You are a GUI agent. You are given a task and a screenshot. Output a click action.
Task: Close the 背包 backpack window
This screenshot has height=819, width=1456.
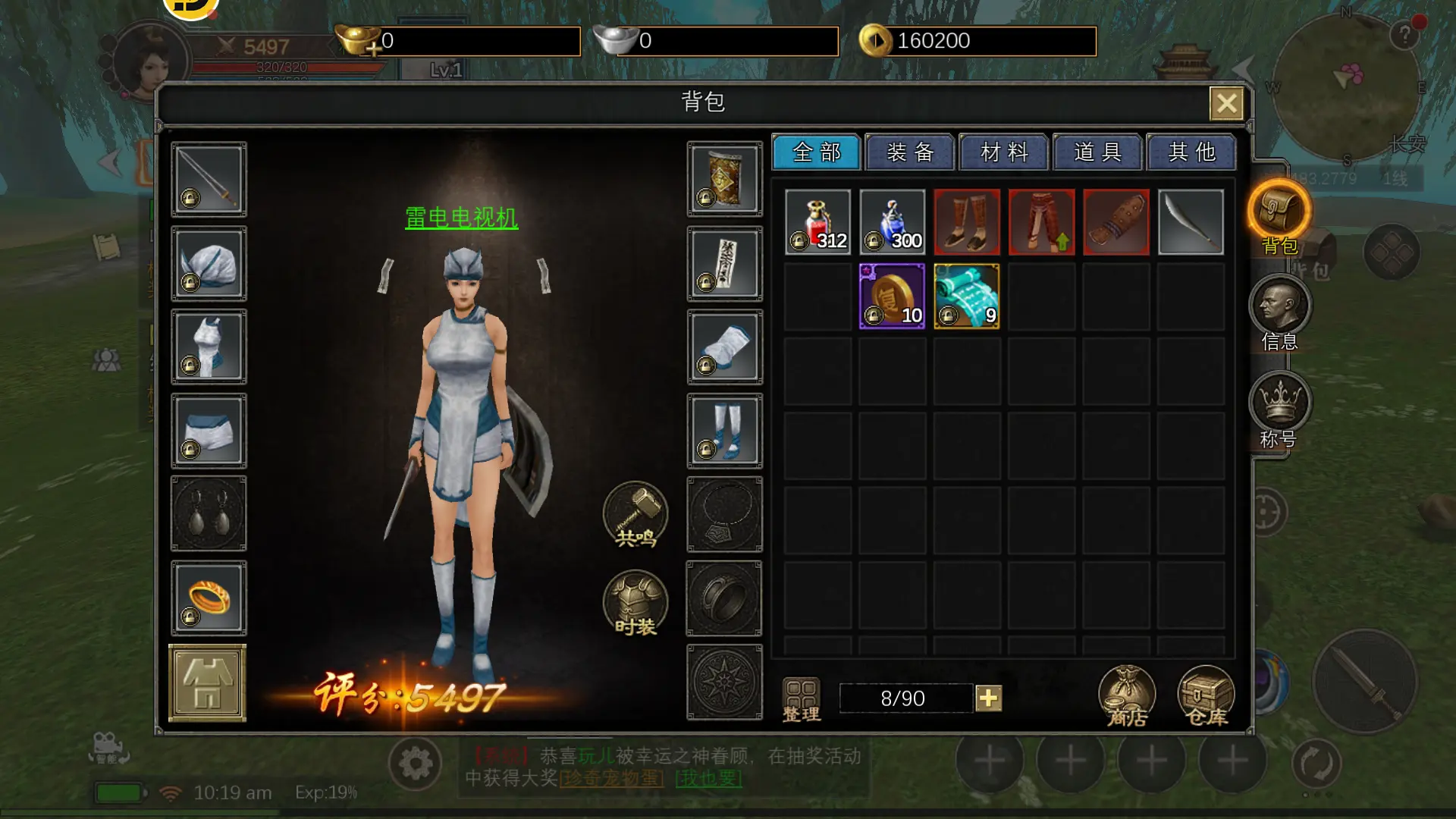tap(1225, 104)
